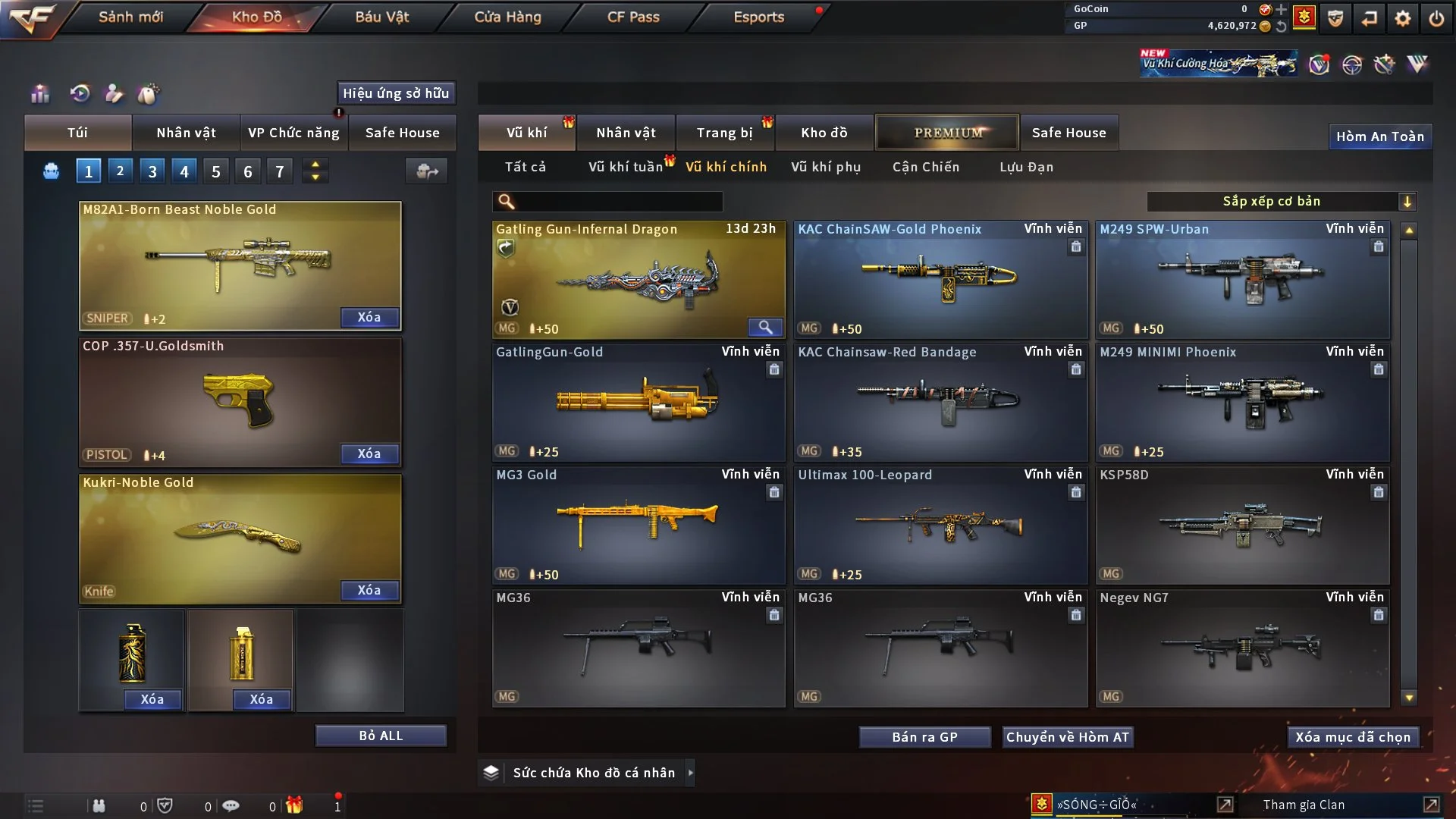The image size is (1456, 819).
Task: Open the Cửa Hàng shop menu
Action: 507,17
